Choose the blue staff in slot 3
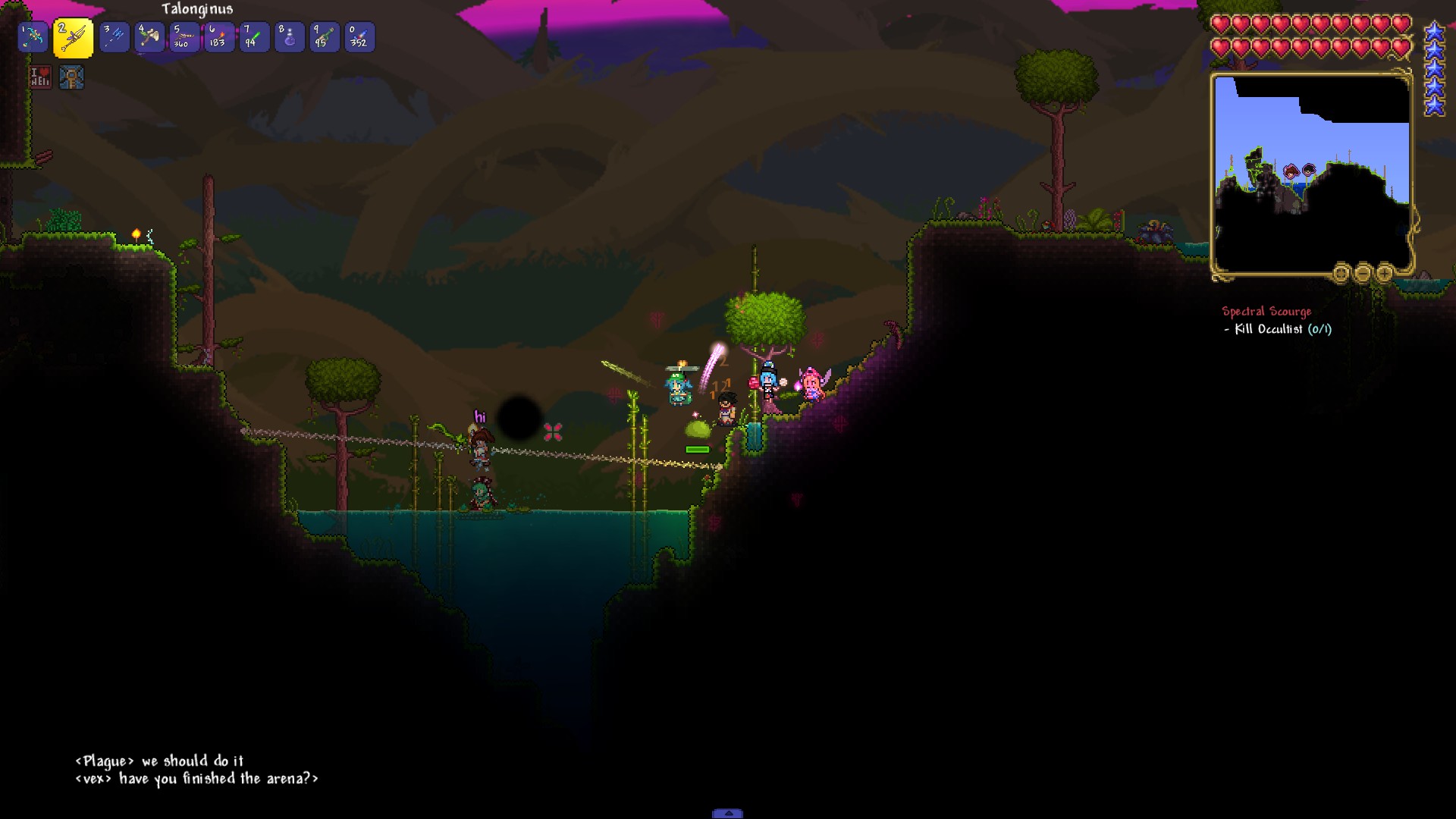The width and height of the screenshot is (1456, 819). pyautogui.click(x=115, y=37)
